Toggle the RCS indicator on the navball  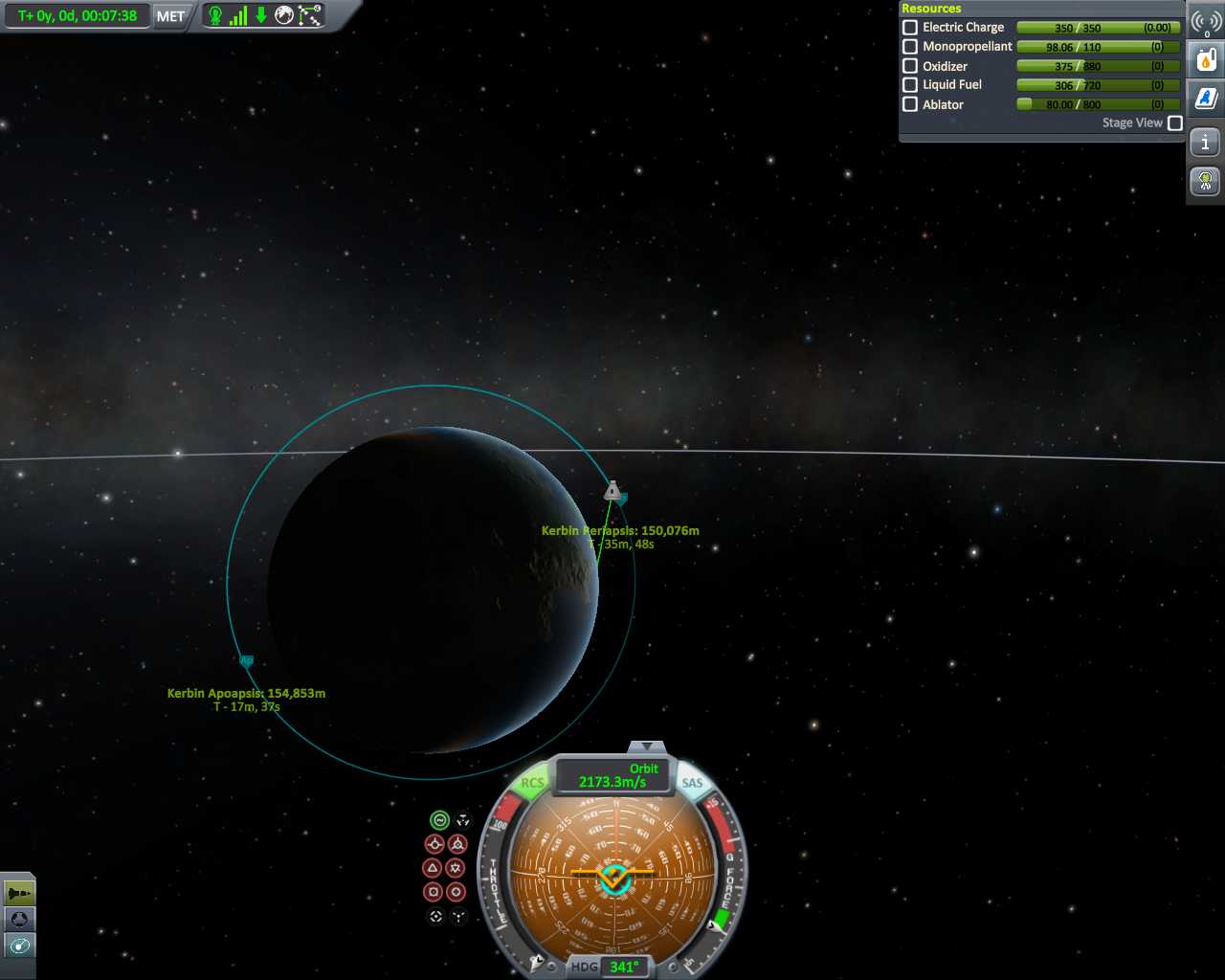click(x=532, y=783)
